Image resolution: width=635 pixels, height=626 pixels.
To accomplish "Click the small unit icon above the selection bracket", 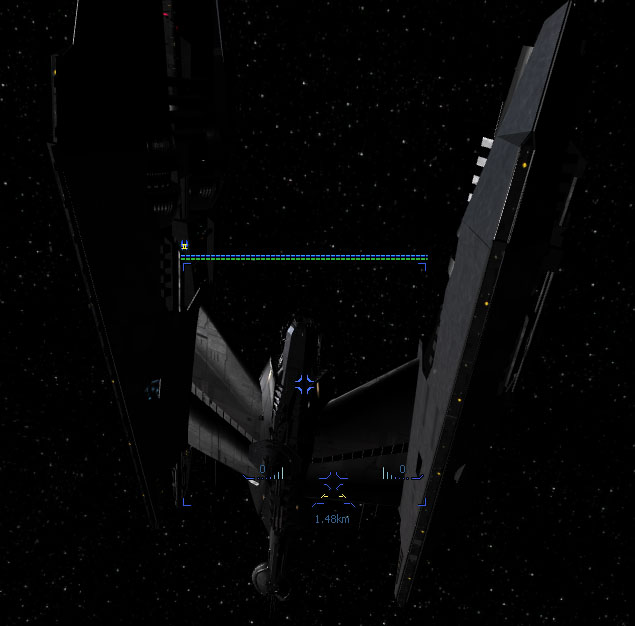I will click(185, 245).
